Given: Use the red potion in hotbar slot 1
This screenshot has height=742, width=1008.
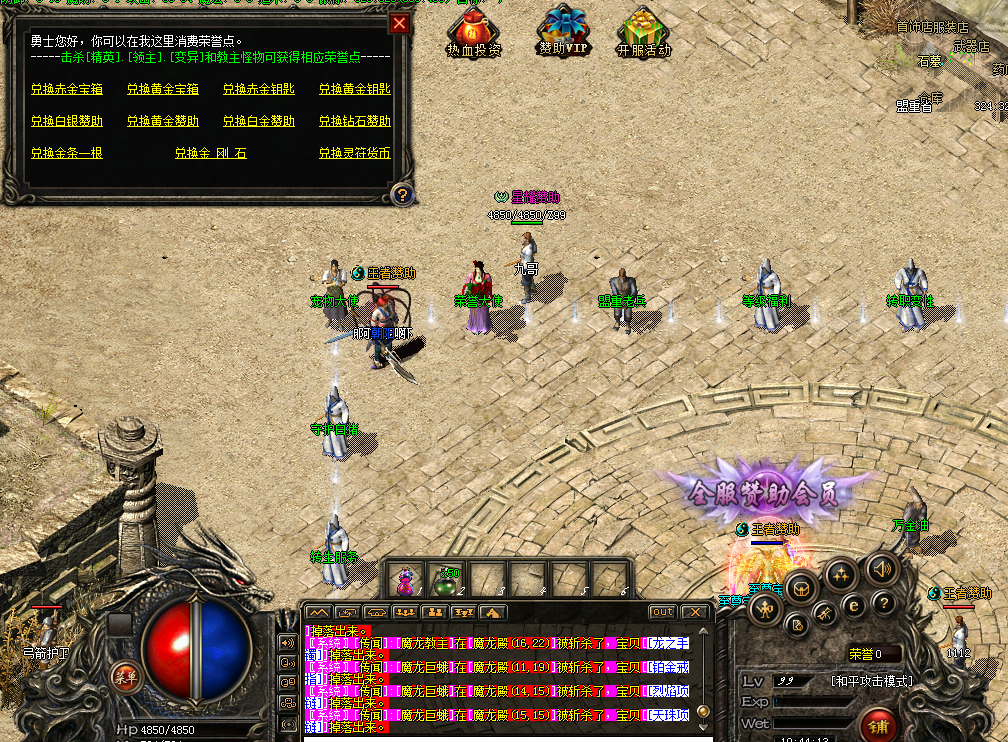Looking at the screenshot, I should (406, 580).
